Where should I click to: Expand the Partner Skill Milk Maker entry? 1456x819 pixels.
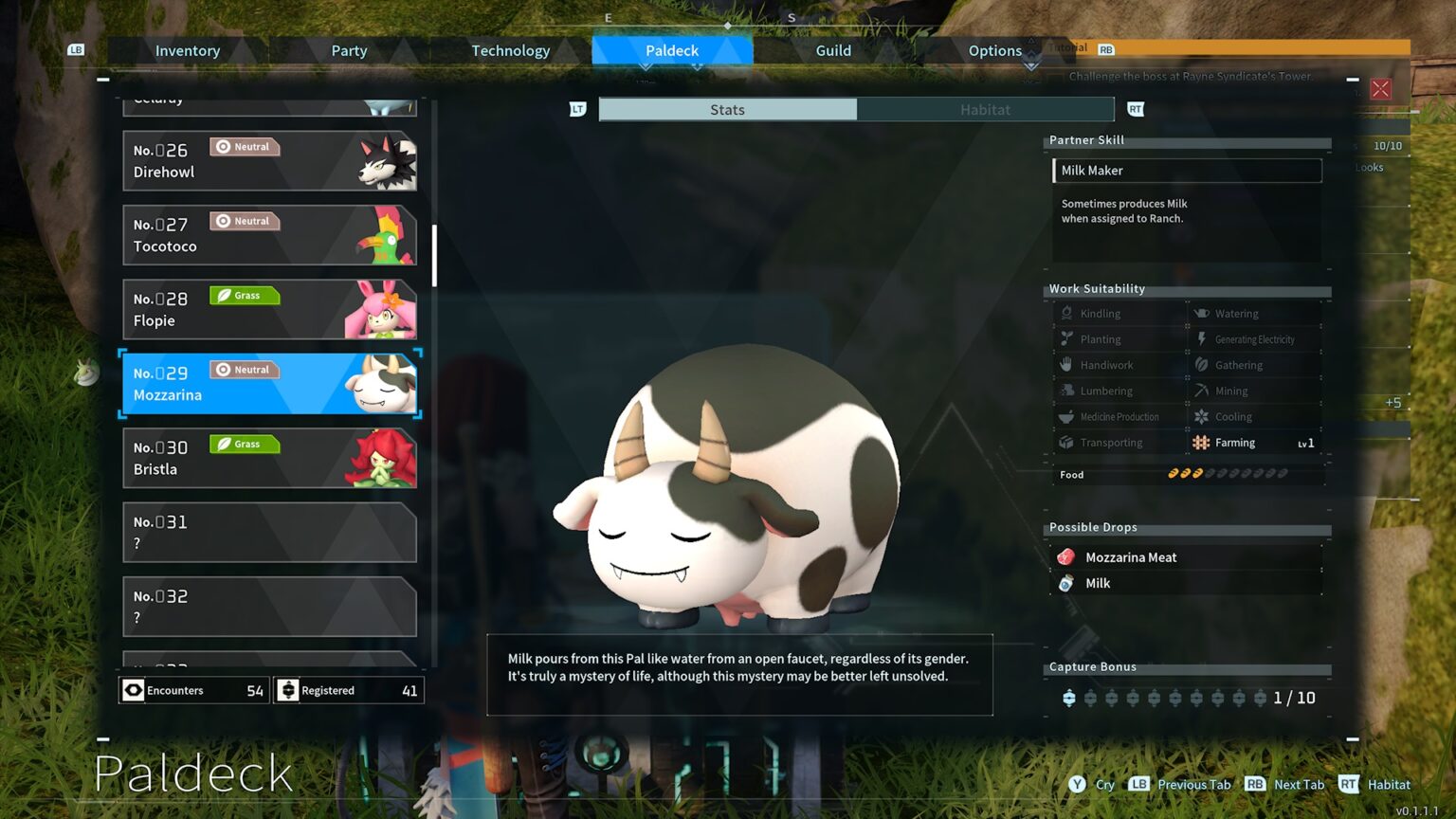[1186, 170]
